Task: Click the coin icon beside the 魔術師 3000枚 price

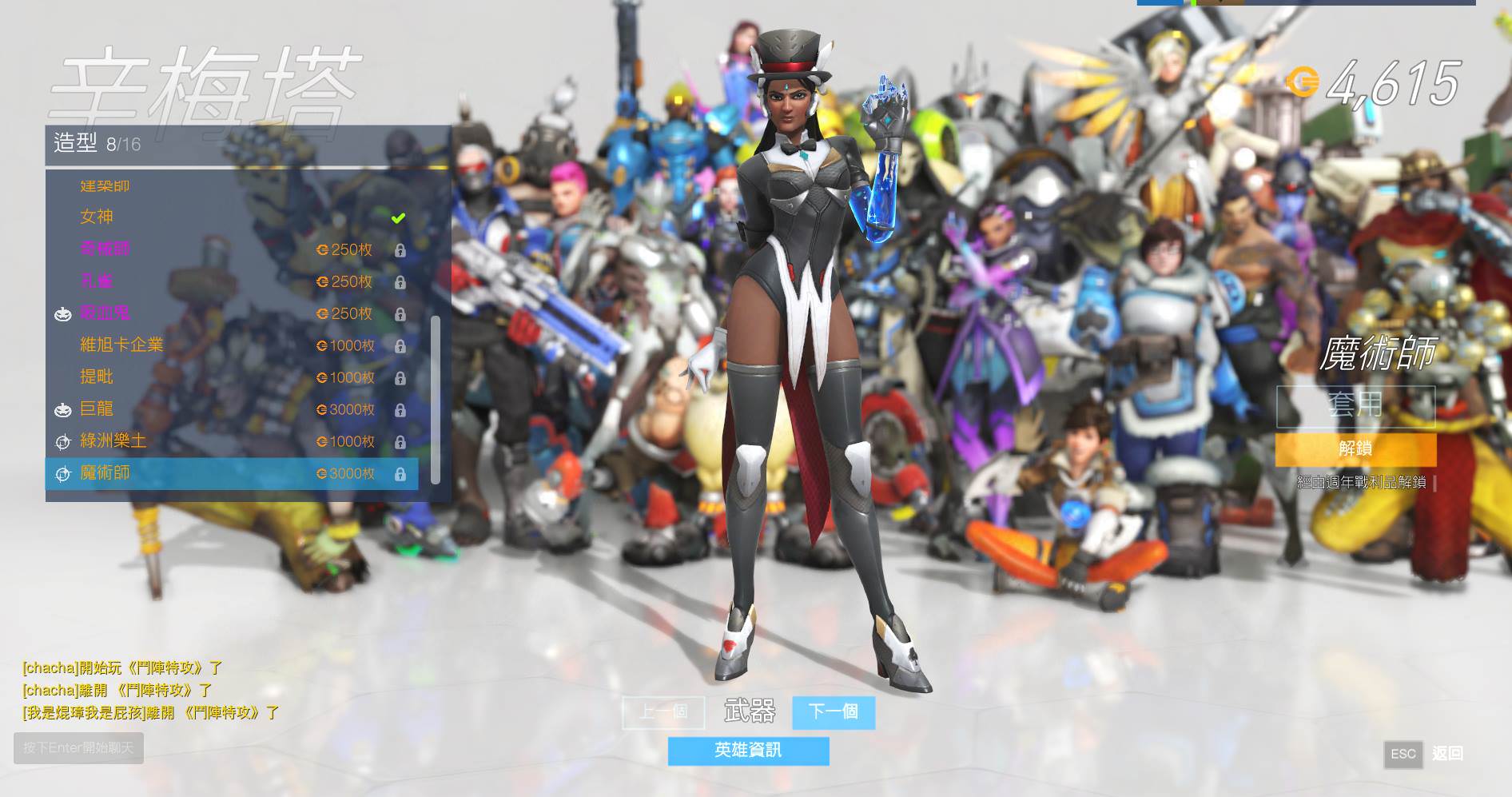Action: [x=322, y=474]
